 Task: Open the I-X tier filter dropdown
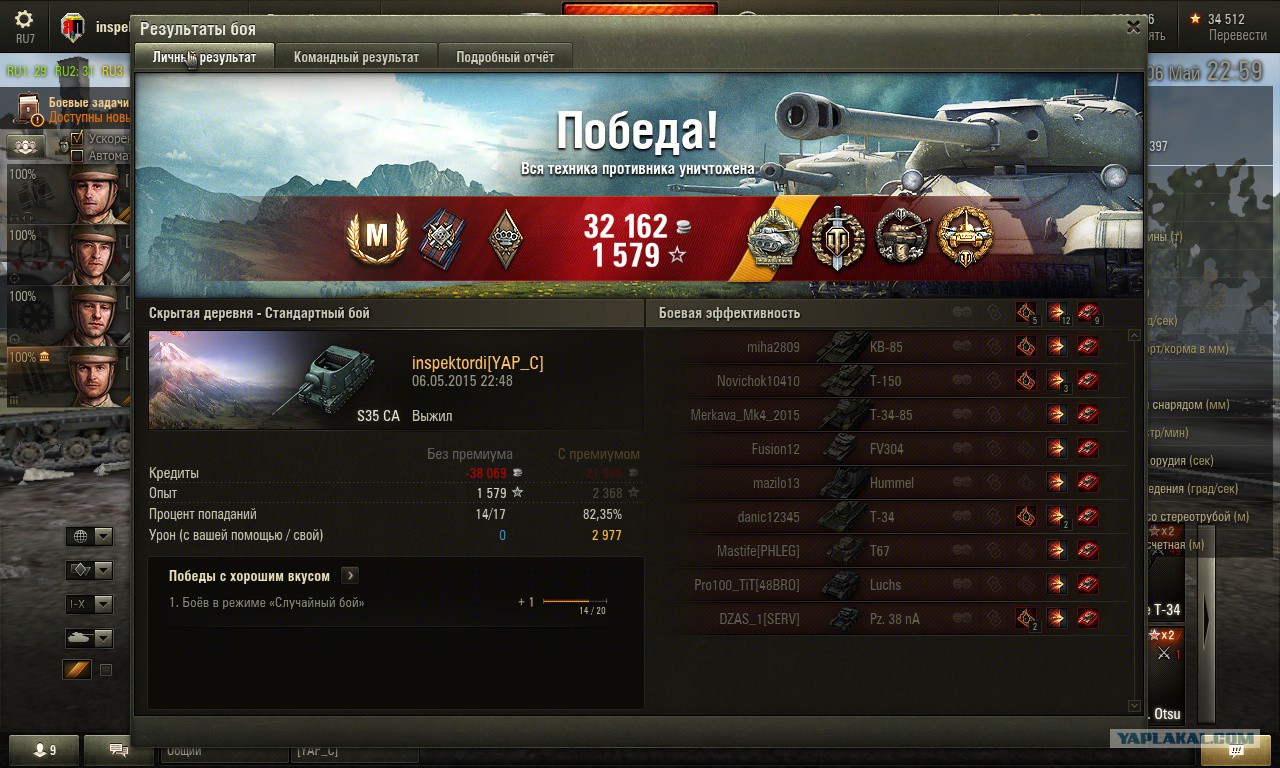tap(89, 604)
